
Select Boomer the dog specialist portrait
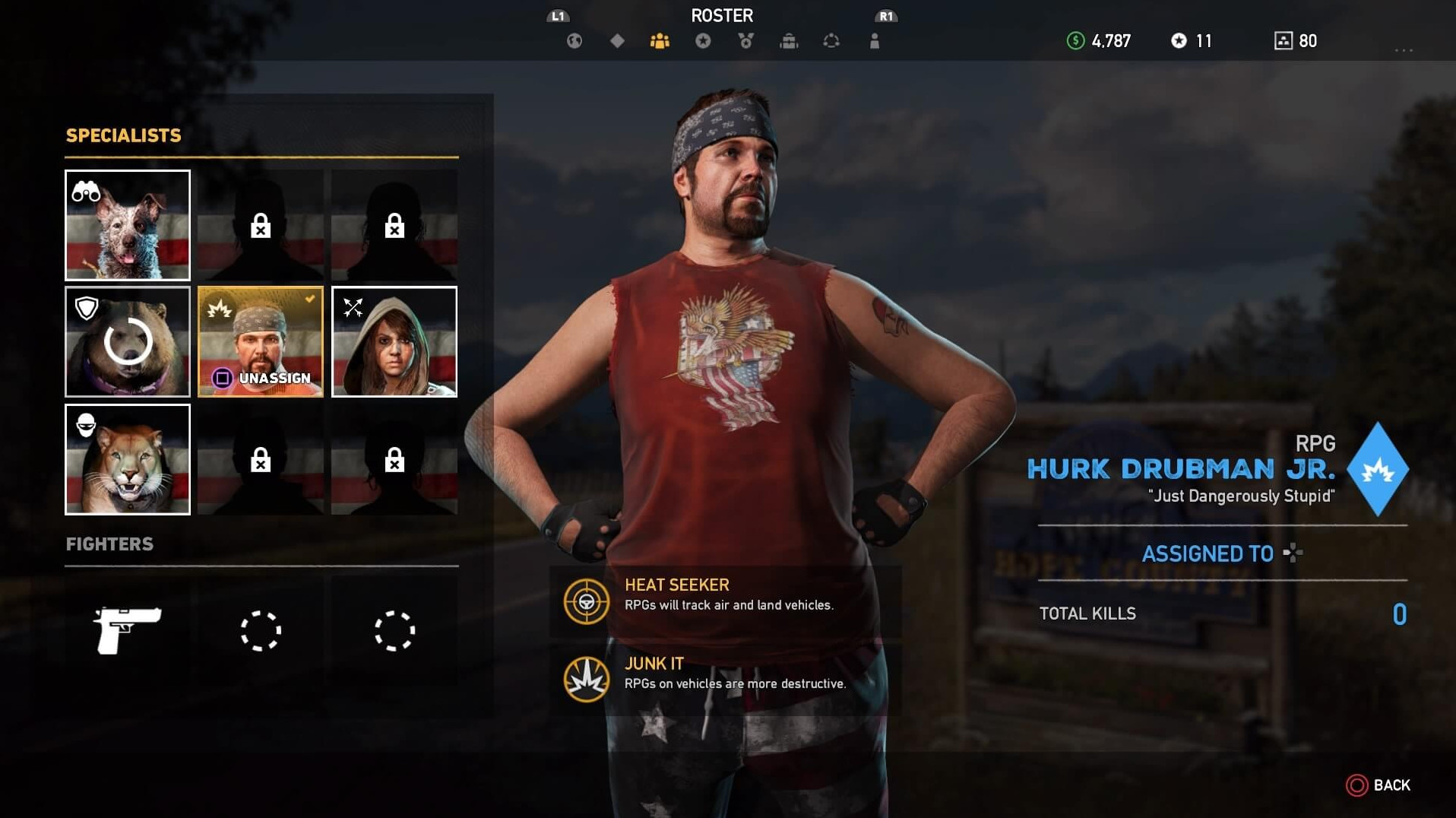pos(128,225)
